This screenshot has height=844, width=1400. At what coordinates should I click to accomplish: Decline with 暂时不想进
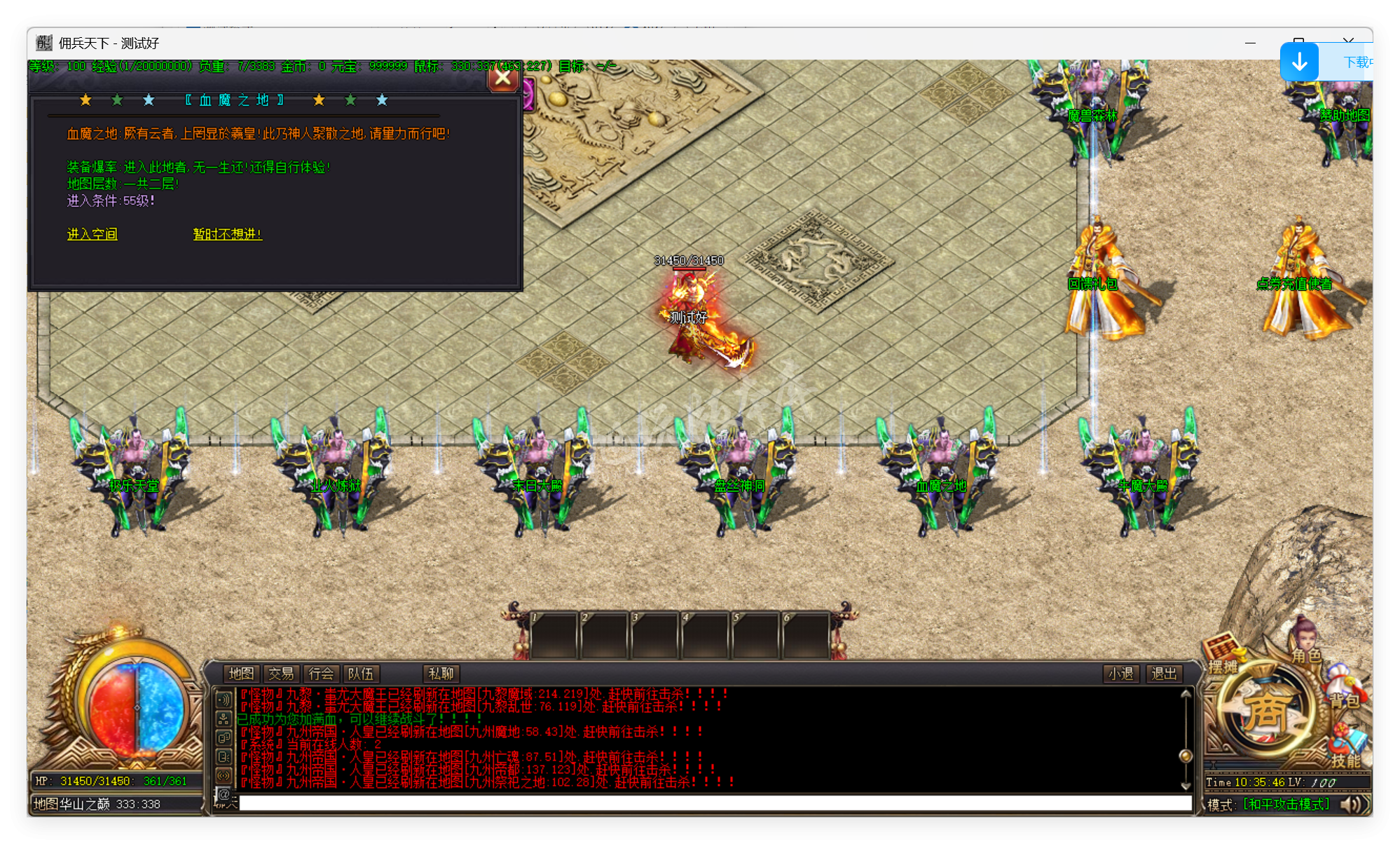pos(227,234)
